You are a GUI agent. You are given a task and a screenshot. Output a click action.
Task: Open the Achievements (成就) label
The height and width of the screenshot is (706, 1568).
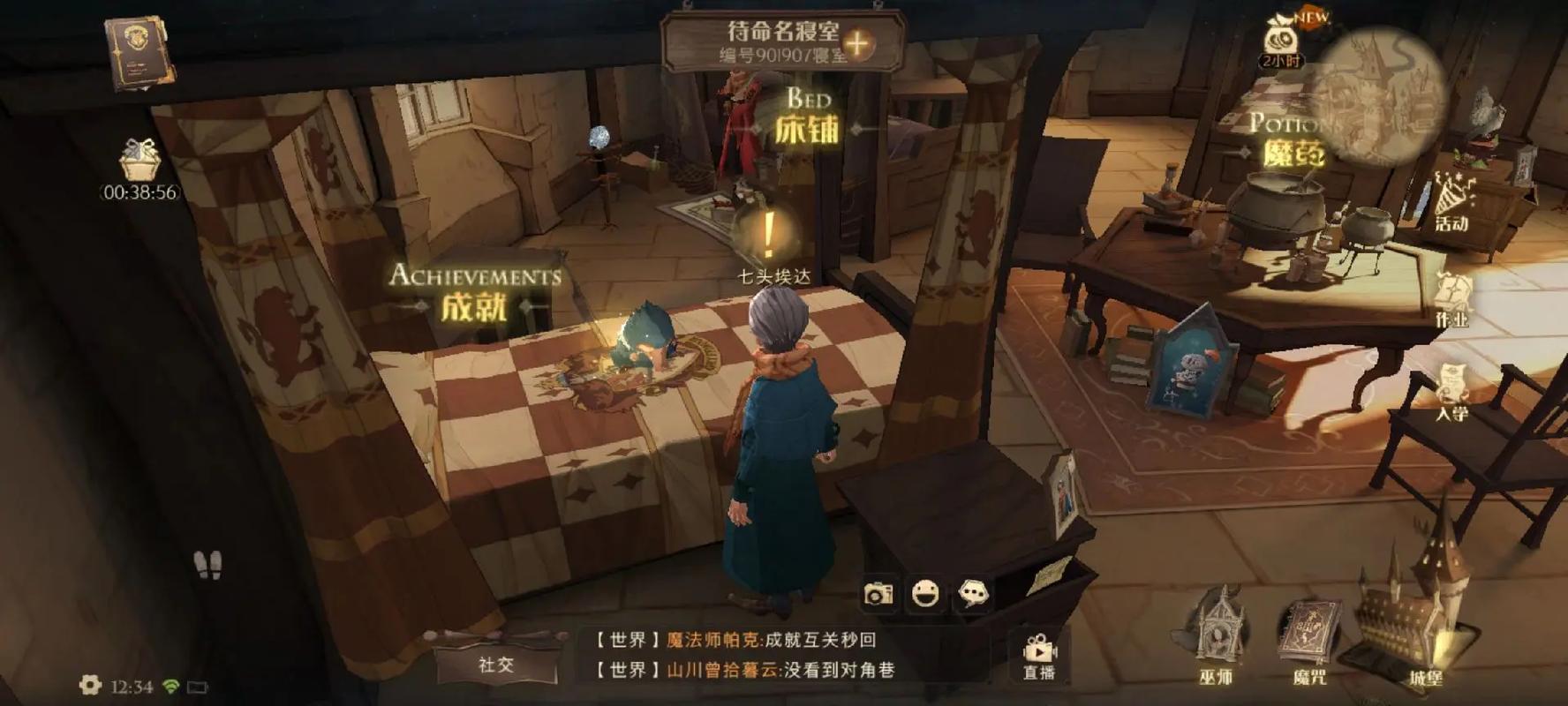pyautogui.click(x=475, y=293)
